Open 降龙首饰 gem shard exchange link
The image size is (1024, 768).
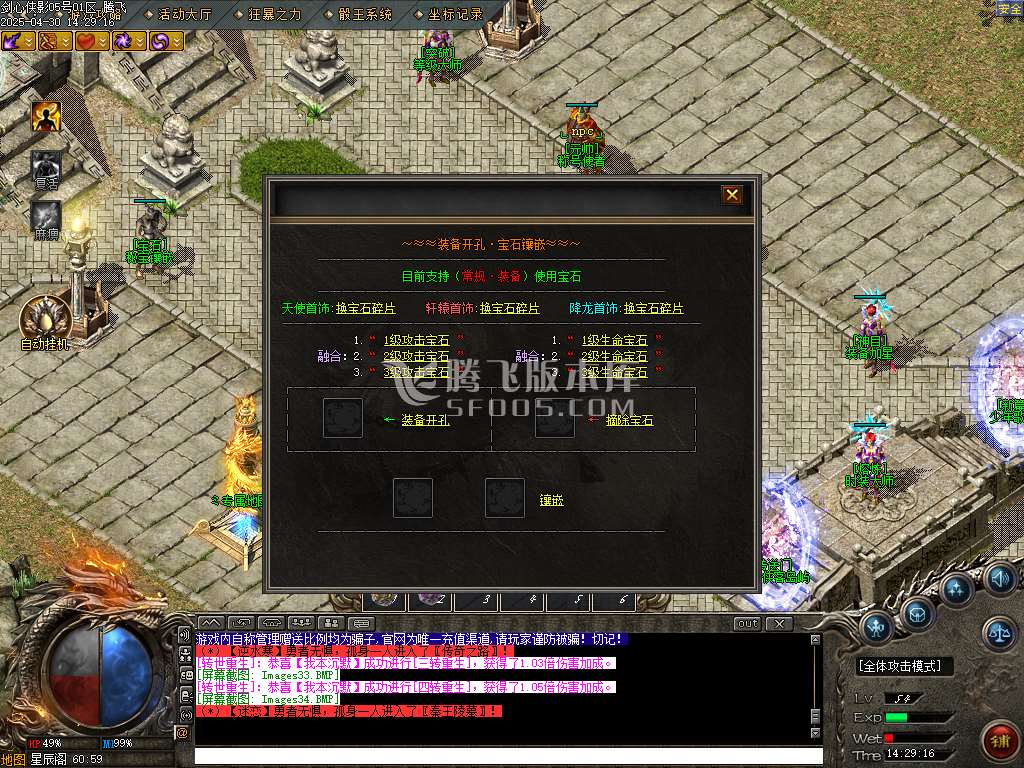click(653, 308)
